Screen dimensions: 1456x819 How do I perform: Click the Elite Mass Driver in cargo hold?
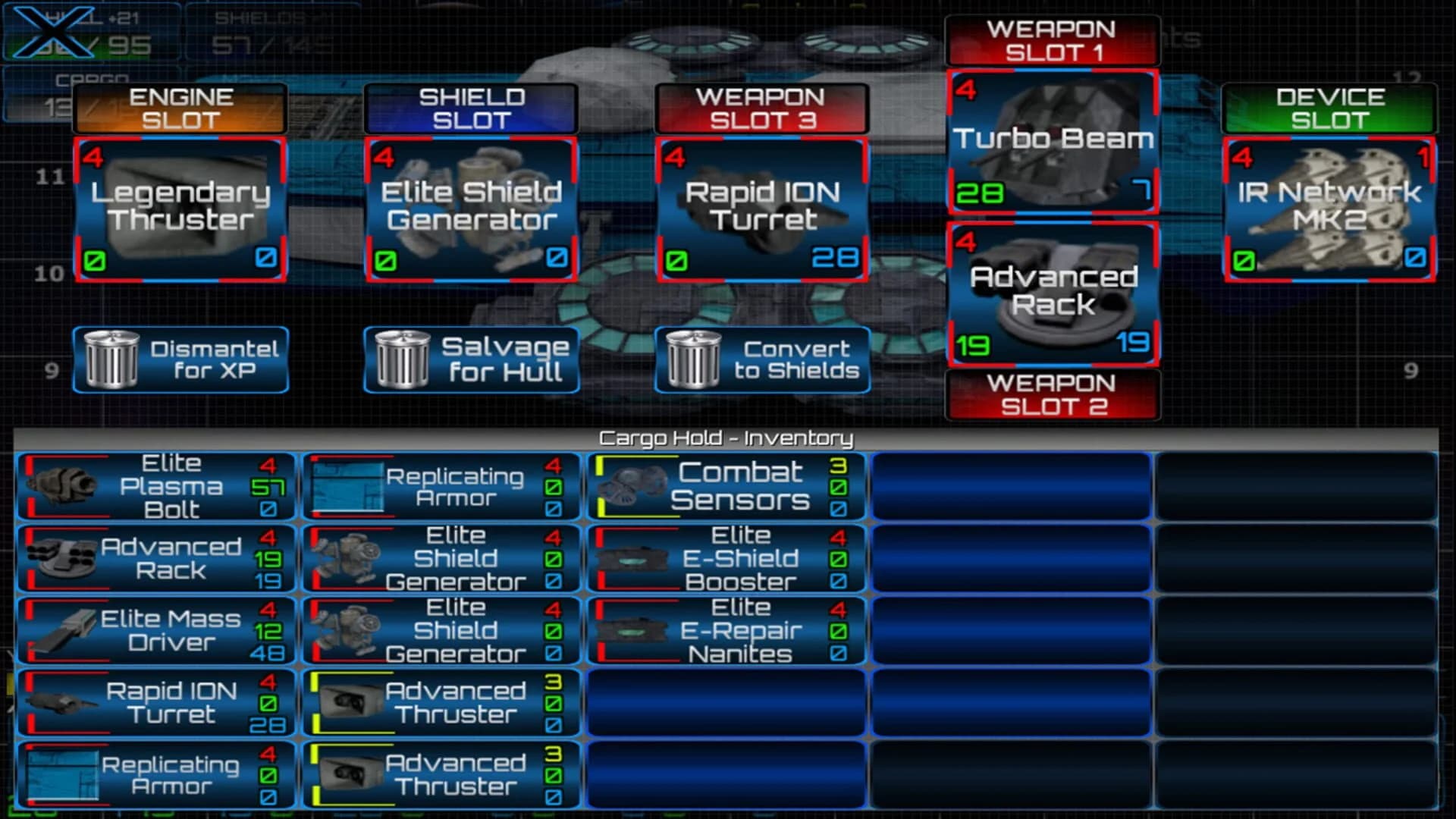(155, 629)
